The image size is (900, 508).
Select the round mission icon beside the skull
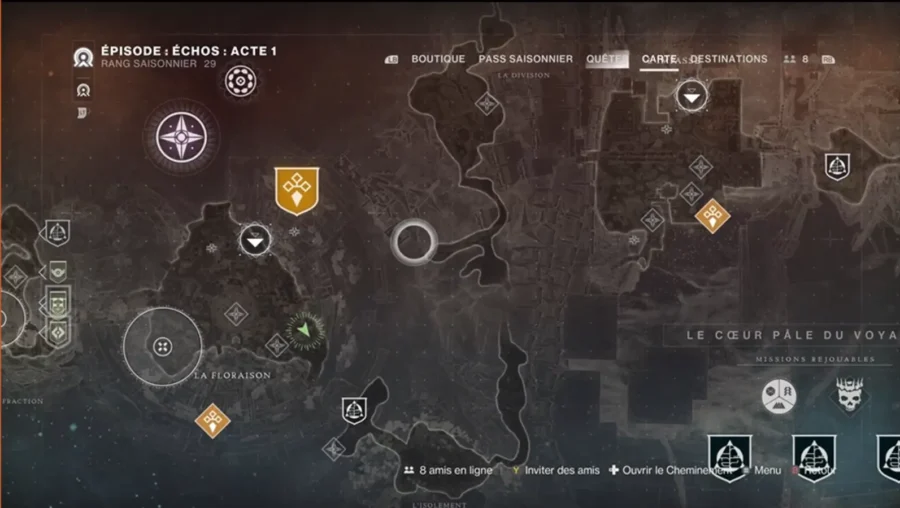point(779,397)
